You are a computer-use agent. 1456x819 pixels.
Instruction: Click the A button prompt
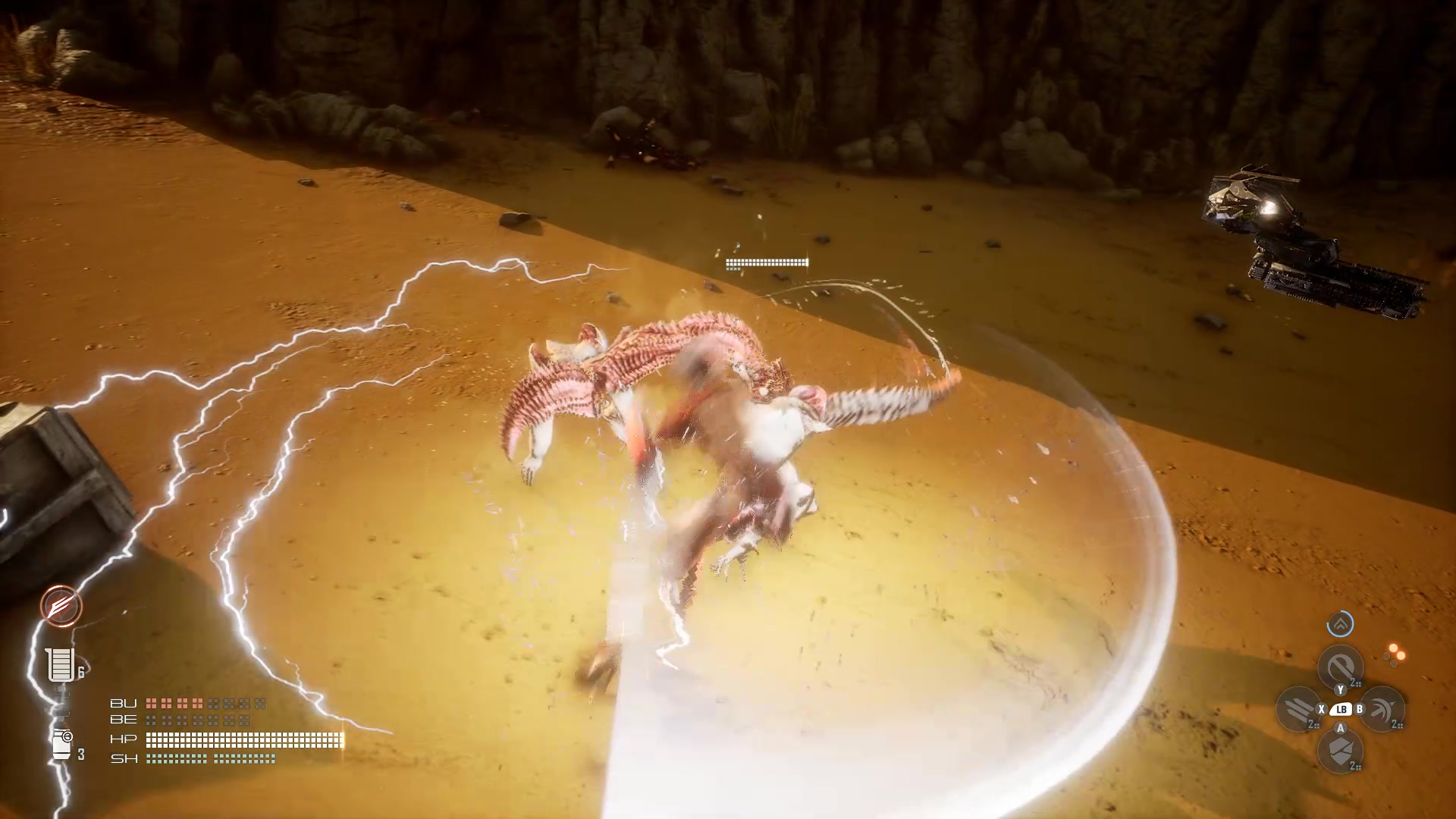(x=1340, y=728)
